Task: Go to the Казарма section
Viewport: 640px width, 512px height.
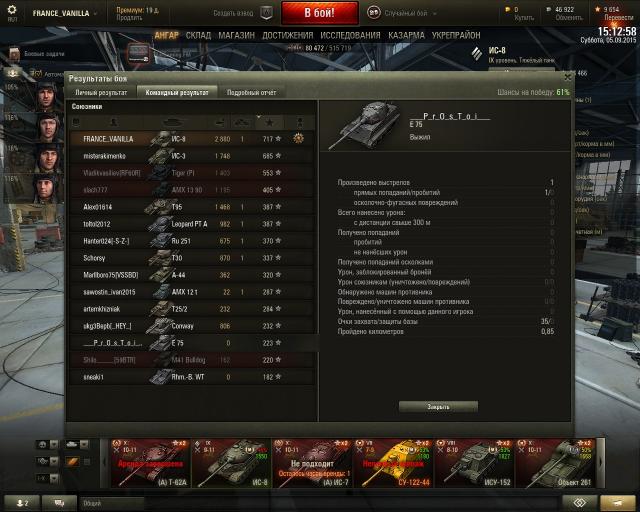Action: [406, 34]
